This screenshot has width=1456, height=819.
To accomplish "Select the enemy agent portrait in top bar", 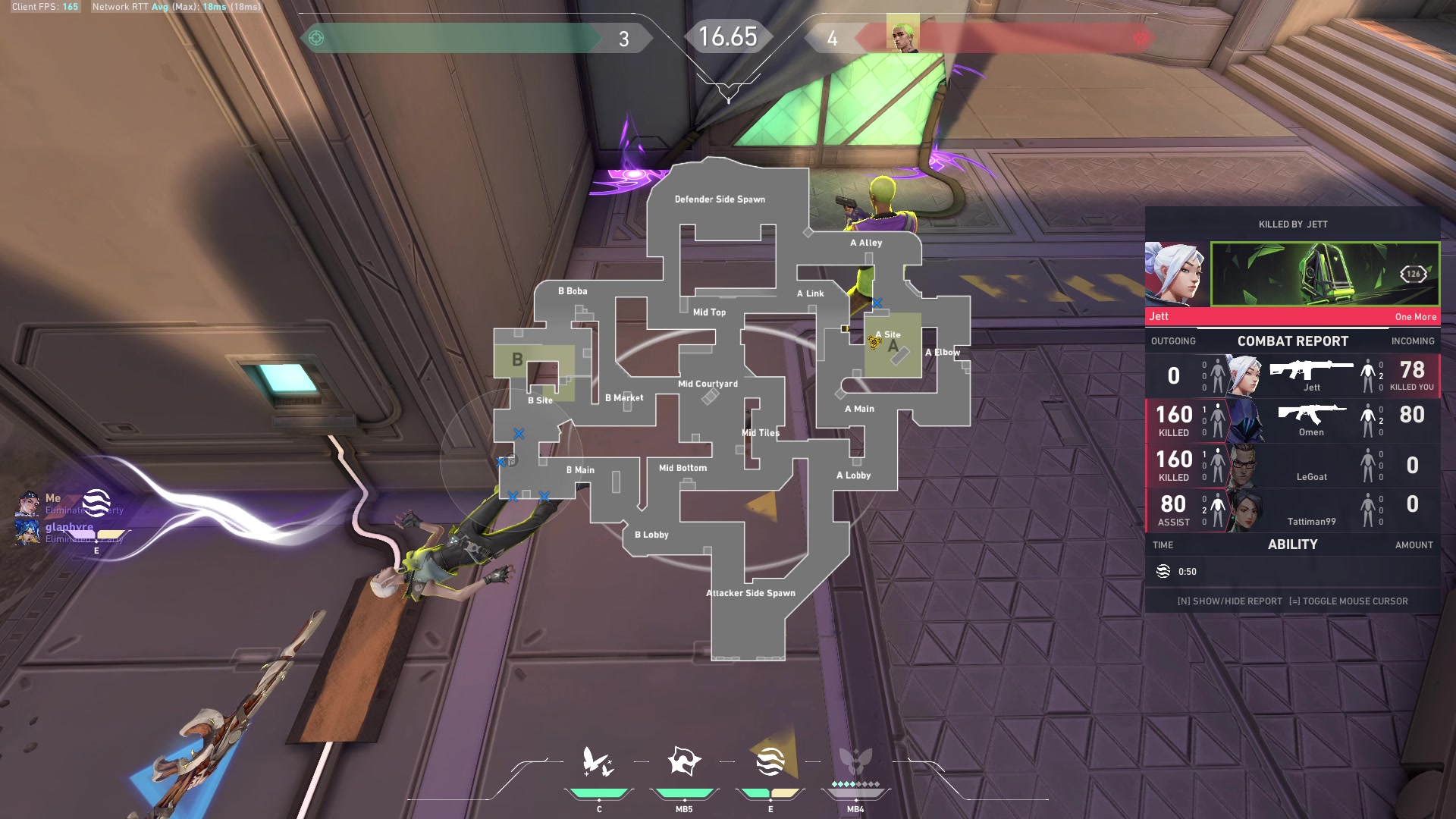I will (902, 36).
